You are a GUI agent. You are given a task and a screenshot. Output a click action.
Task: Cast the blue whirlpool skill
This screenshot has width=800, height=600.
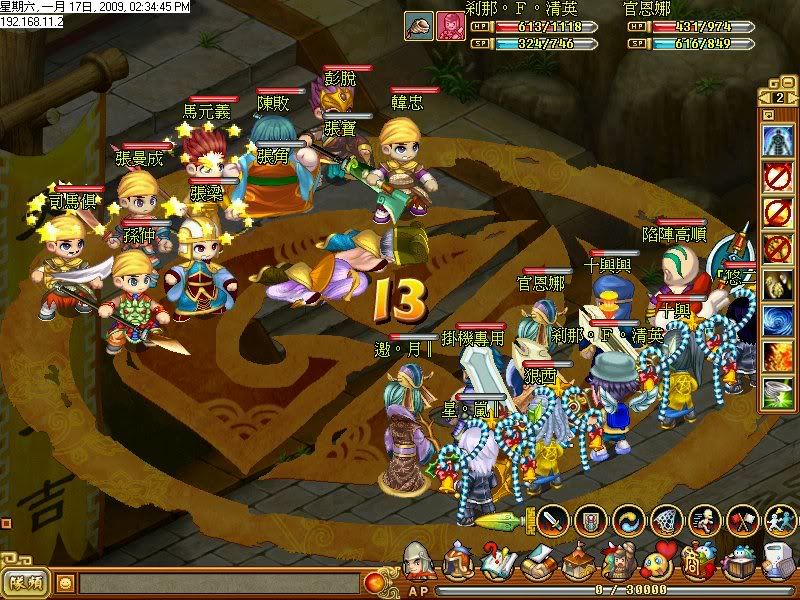click(x=778, y=320)
